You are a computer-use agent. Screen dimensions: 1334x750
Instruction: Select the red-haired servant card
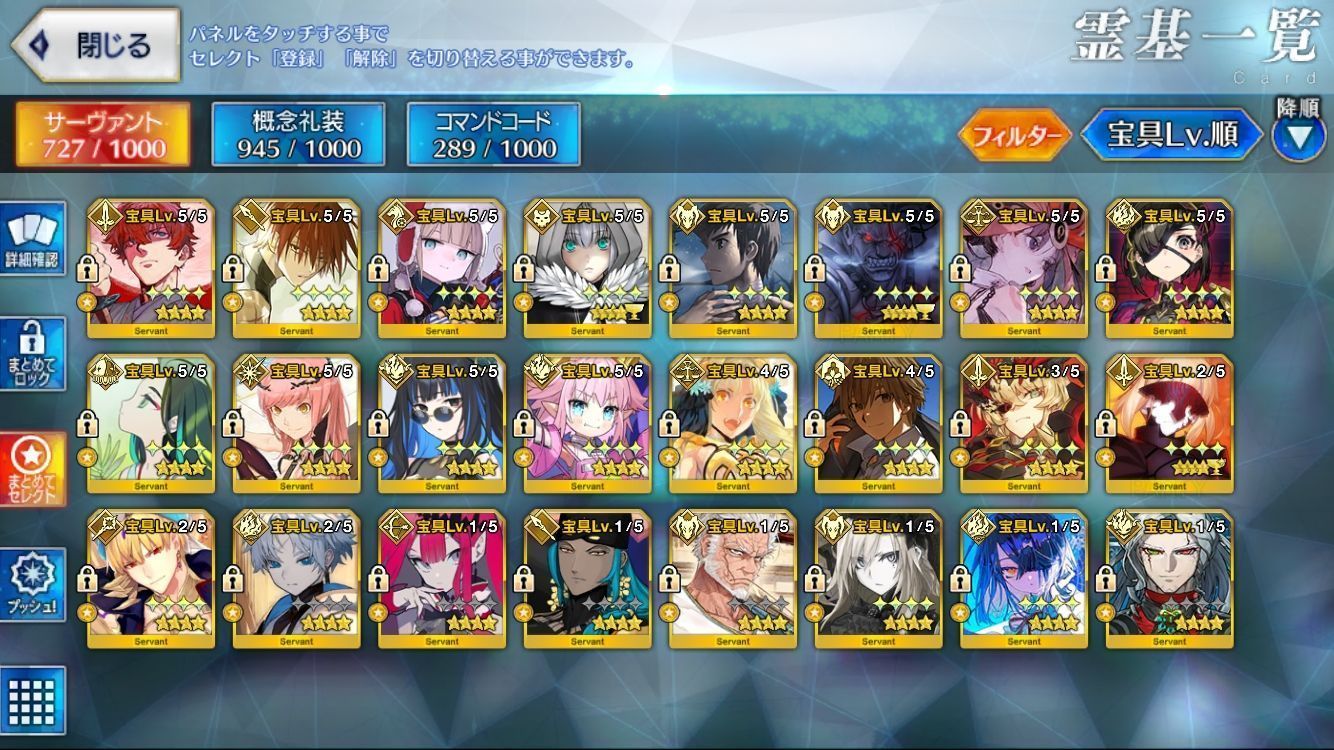tap(151, 270)
